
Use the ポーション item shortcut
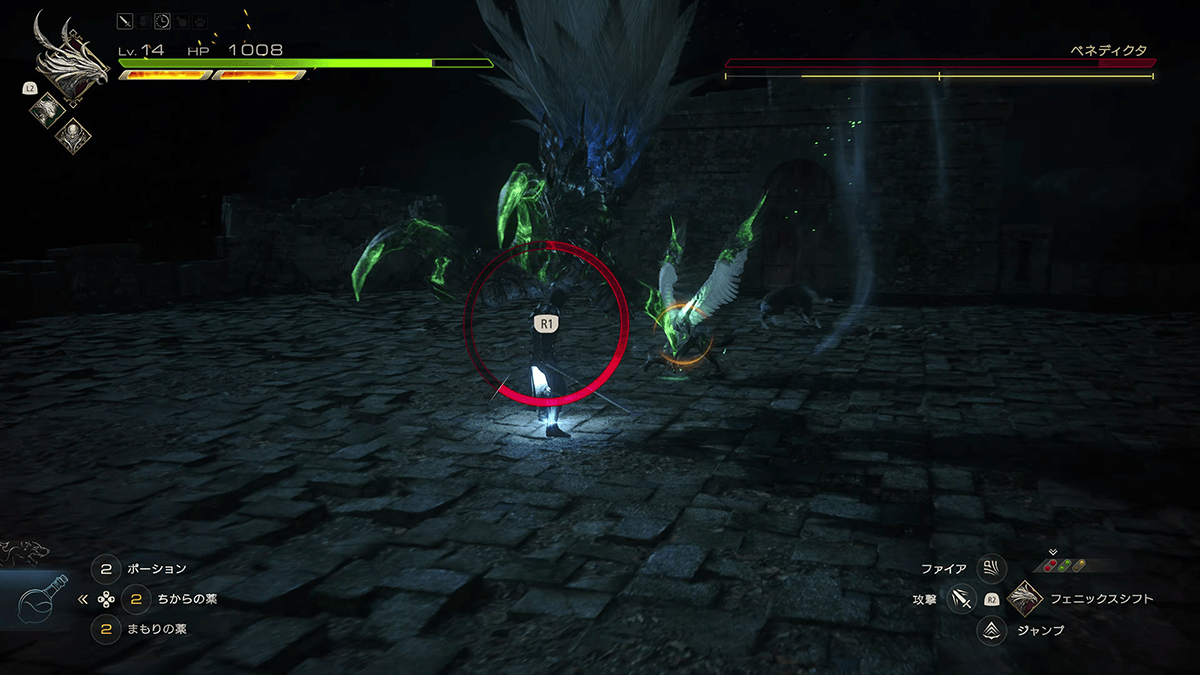coord(106,569)
